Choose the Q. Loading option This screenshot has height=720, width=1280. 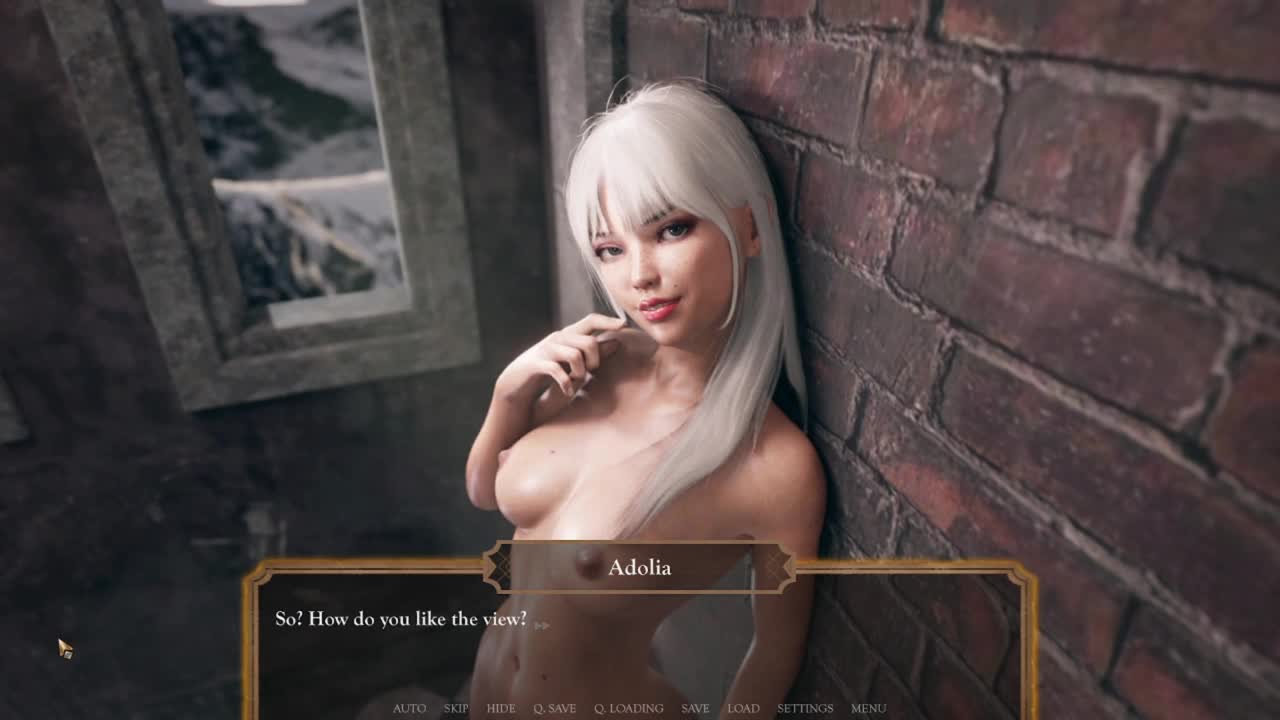pyautogui.click(x=628, y=708)
